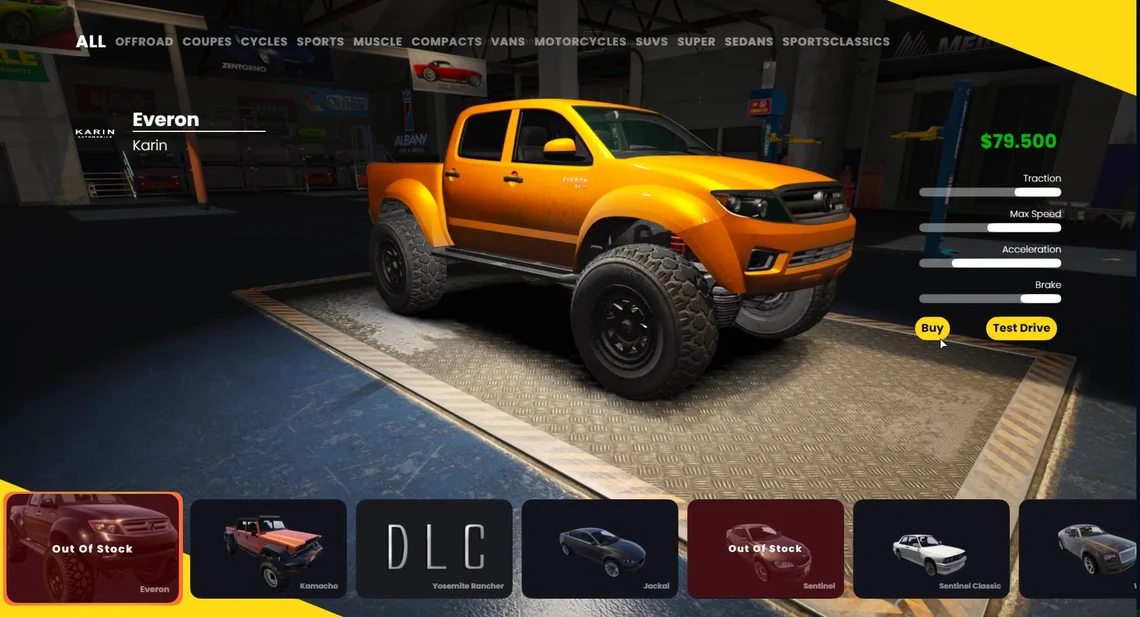Choose the SEDANS category

click(x=749, y=42)
